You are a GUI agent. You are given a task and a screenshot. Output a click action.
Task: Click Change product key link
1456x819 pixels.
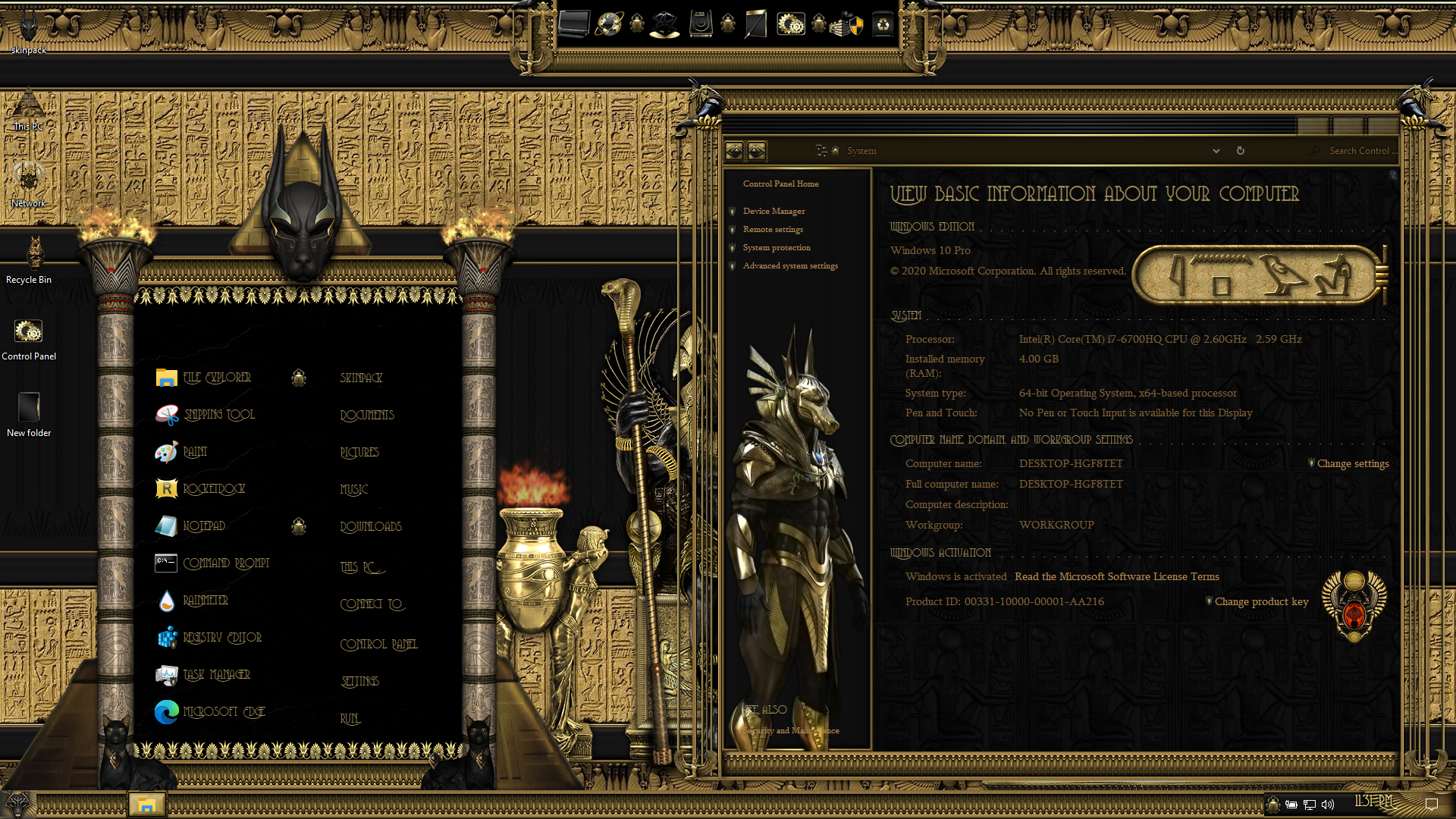pyautogui.click(x=1261, y=602)
